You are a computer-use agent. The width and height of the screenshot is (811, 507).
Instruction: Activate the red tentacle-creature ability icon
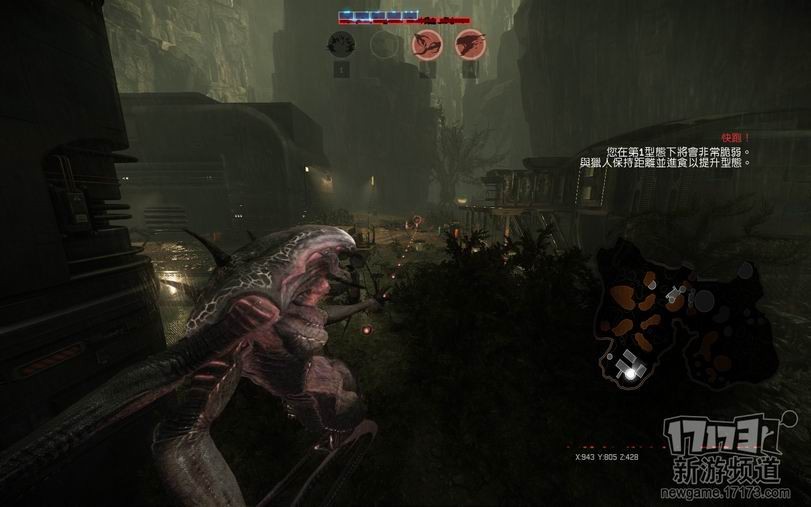(x=425, y=44)
